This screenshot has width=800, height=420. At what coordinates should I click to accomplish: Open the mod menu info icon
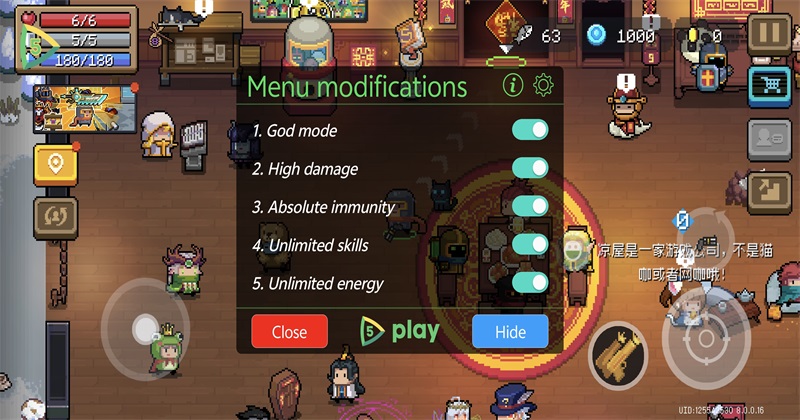click(513, 85)
